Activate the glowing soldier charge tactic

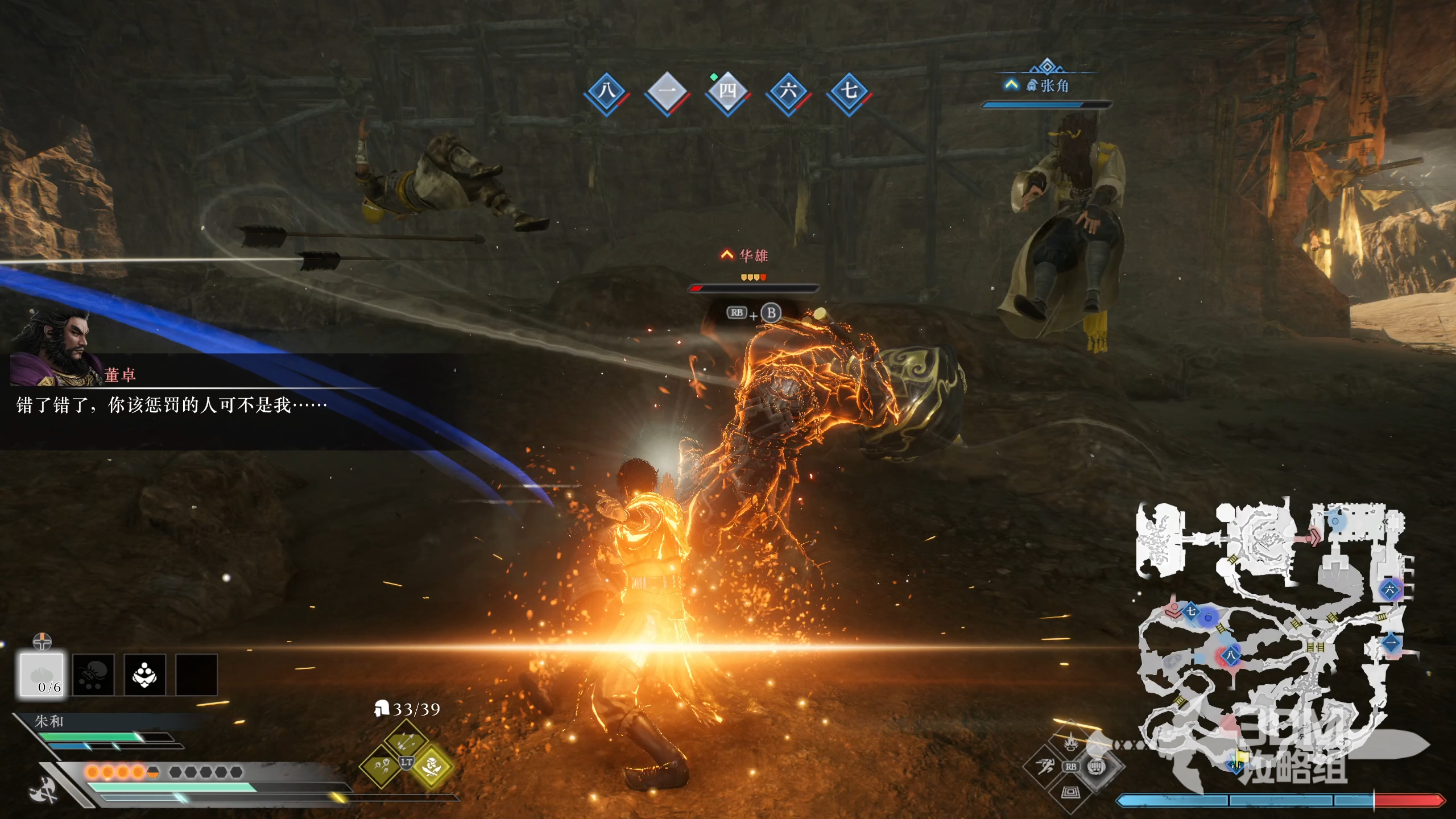pos(431,767)
